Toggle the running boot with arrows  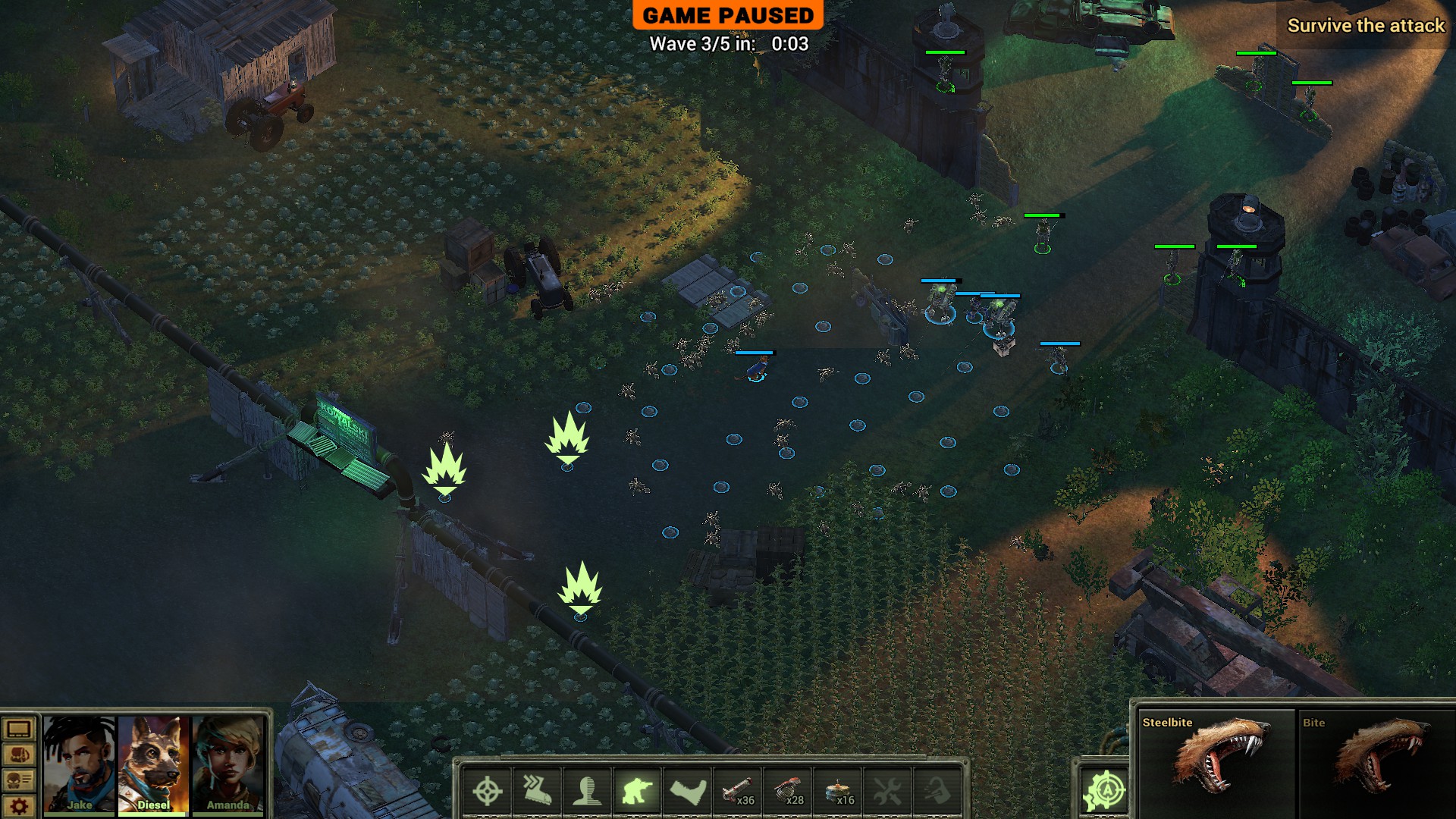point(537,792)
